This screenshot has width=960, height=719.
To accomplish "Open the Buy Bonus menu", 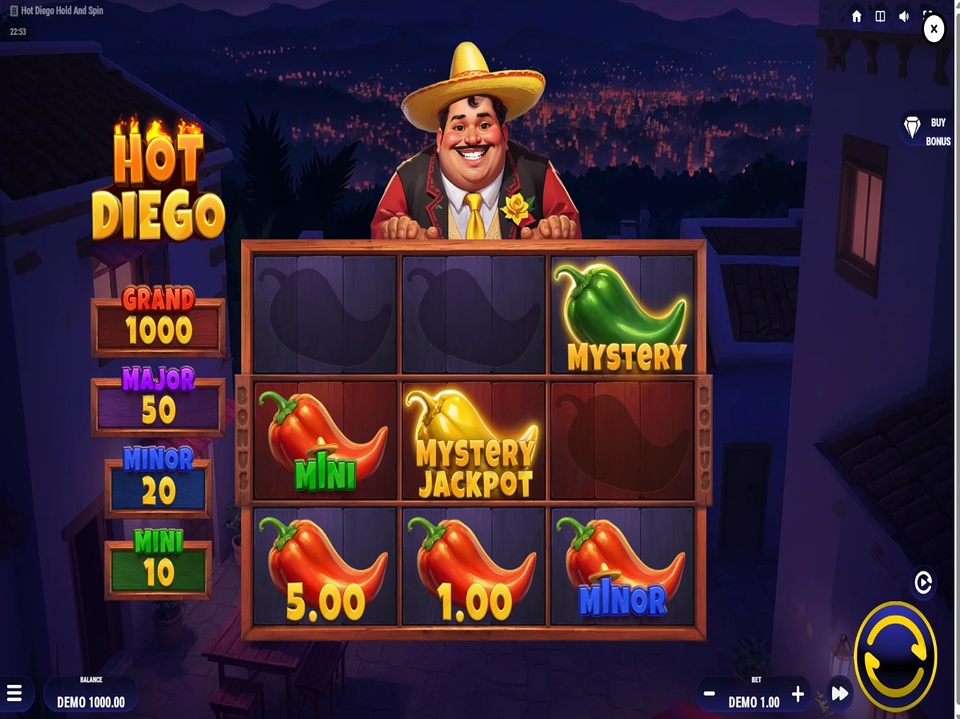I will coord(927,130).
